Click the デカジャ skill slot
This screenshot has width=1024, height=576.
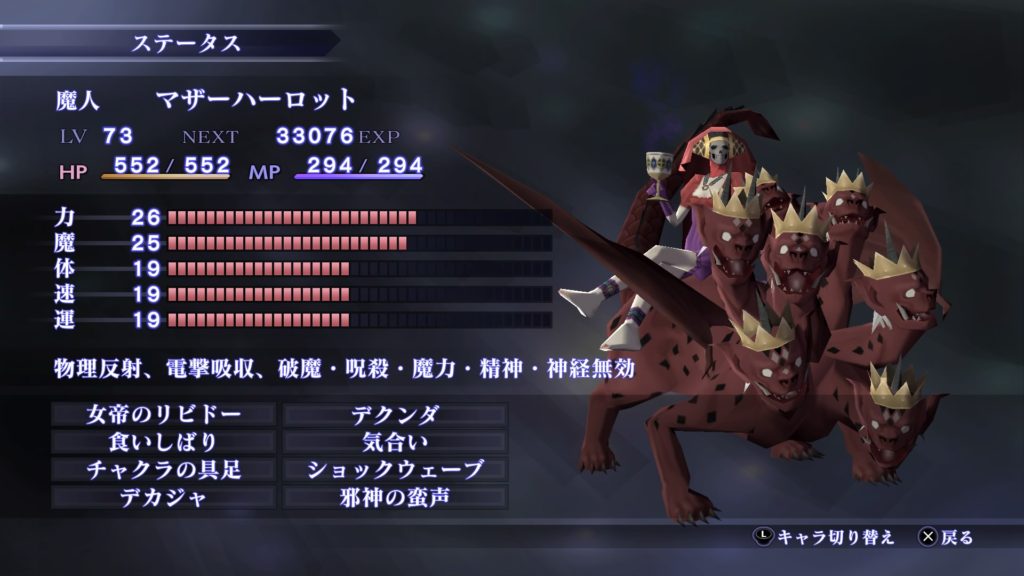point(164,497)
